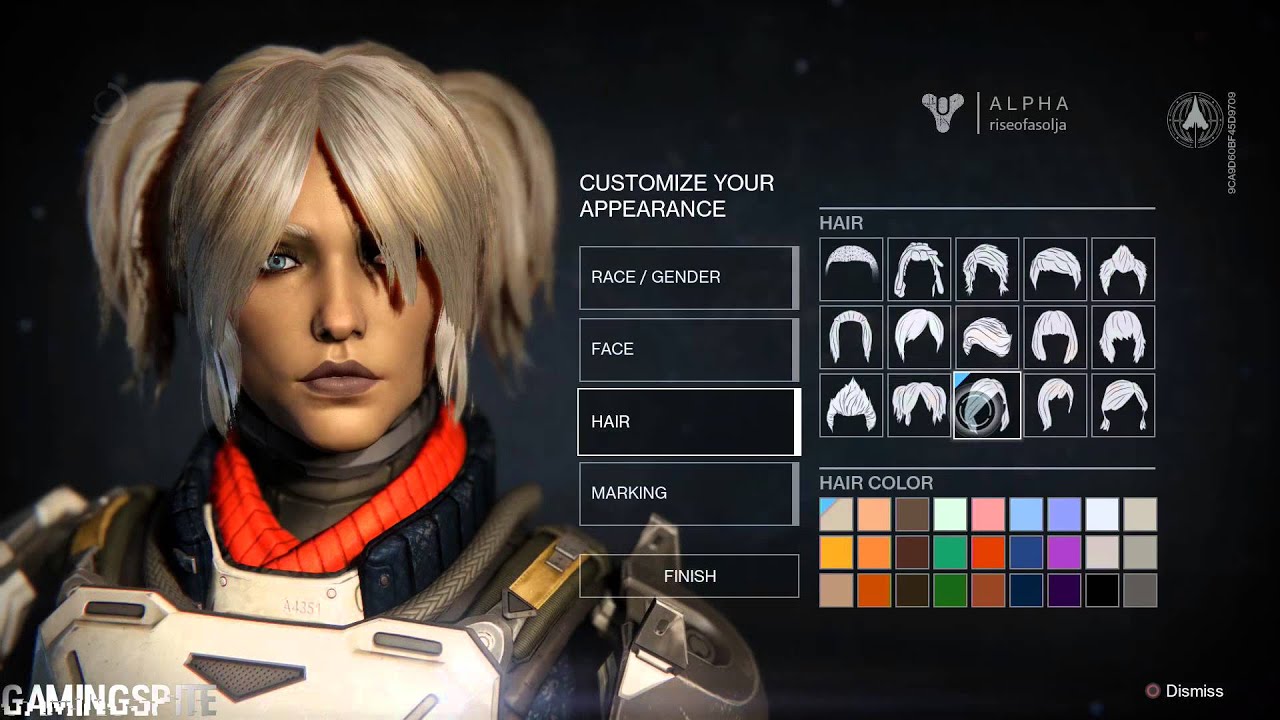The image size is (1280, 720).
Task: Pick the spiky upswept hairstyle
Action: [x=851, y=405]
